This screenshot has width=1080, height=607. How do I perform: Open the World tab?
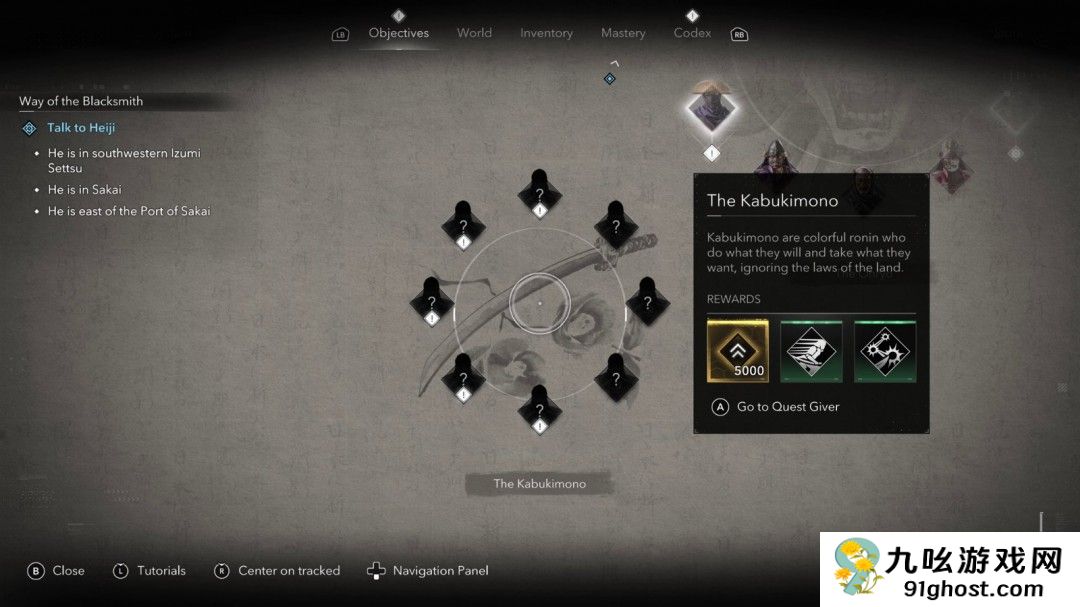point(474,33)
